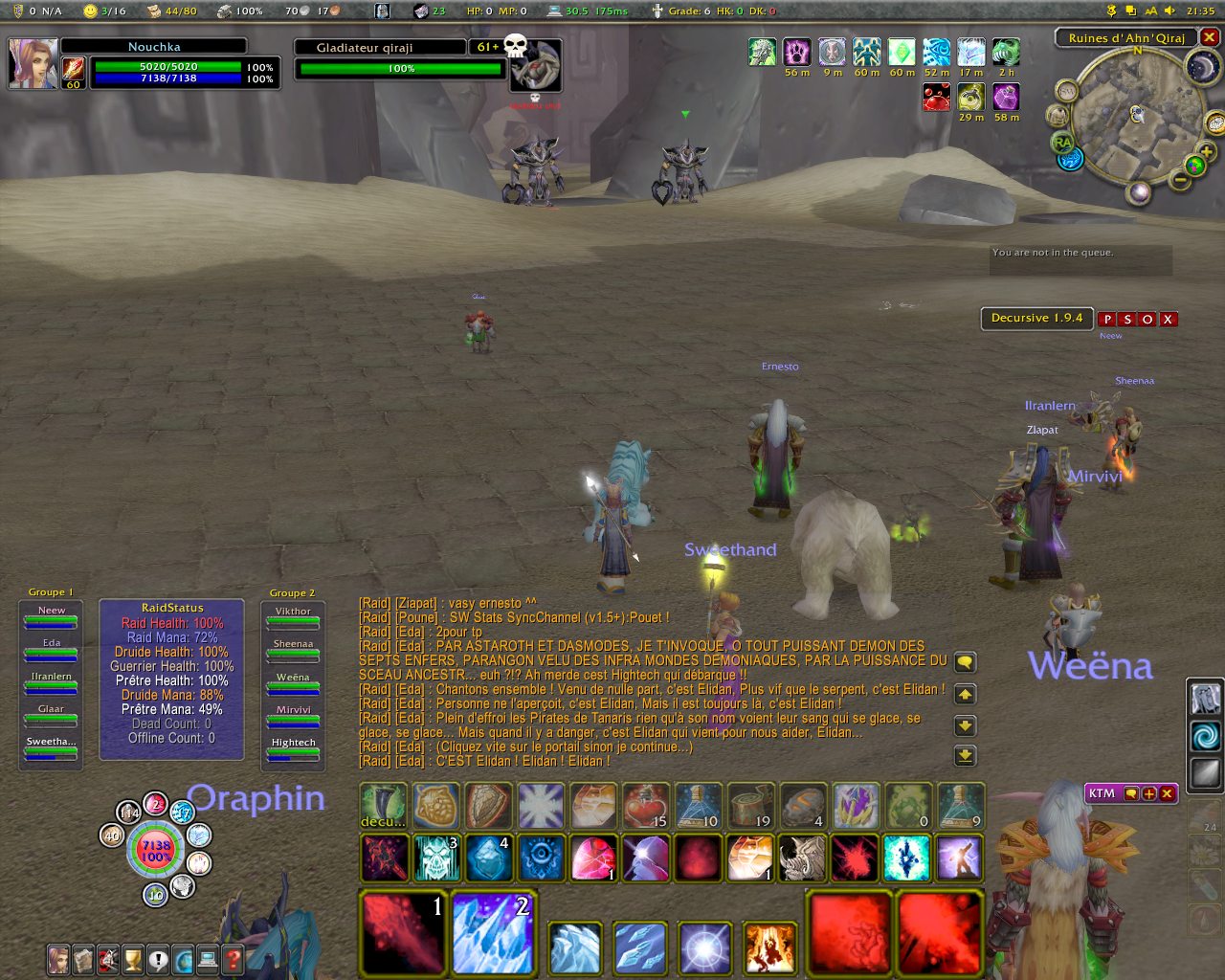Close the minimap with the X button

(1210, 37)
